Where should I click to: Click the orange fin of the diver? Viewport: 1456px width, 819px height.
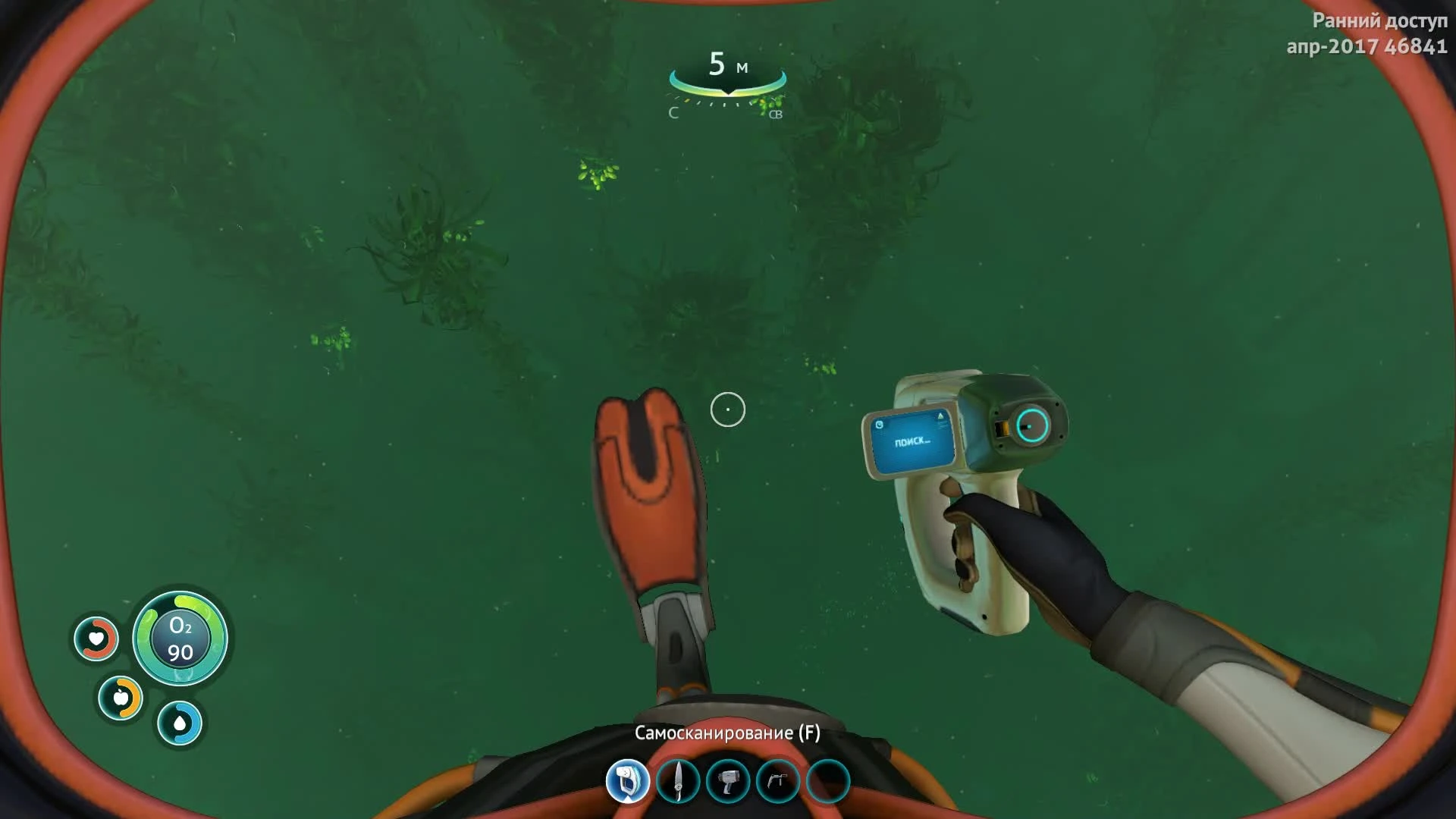pos(648,493)
